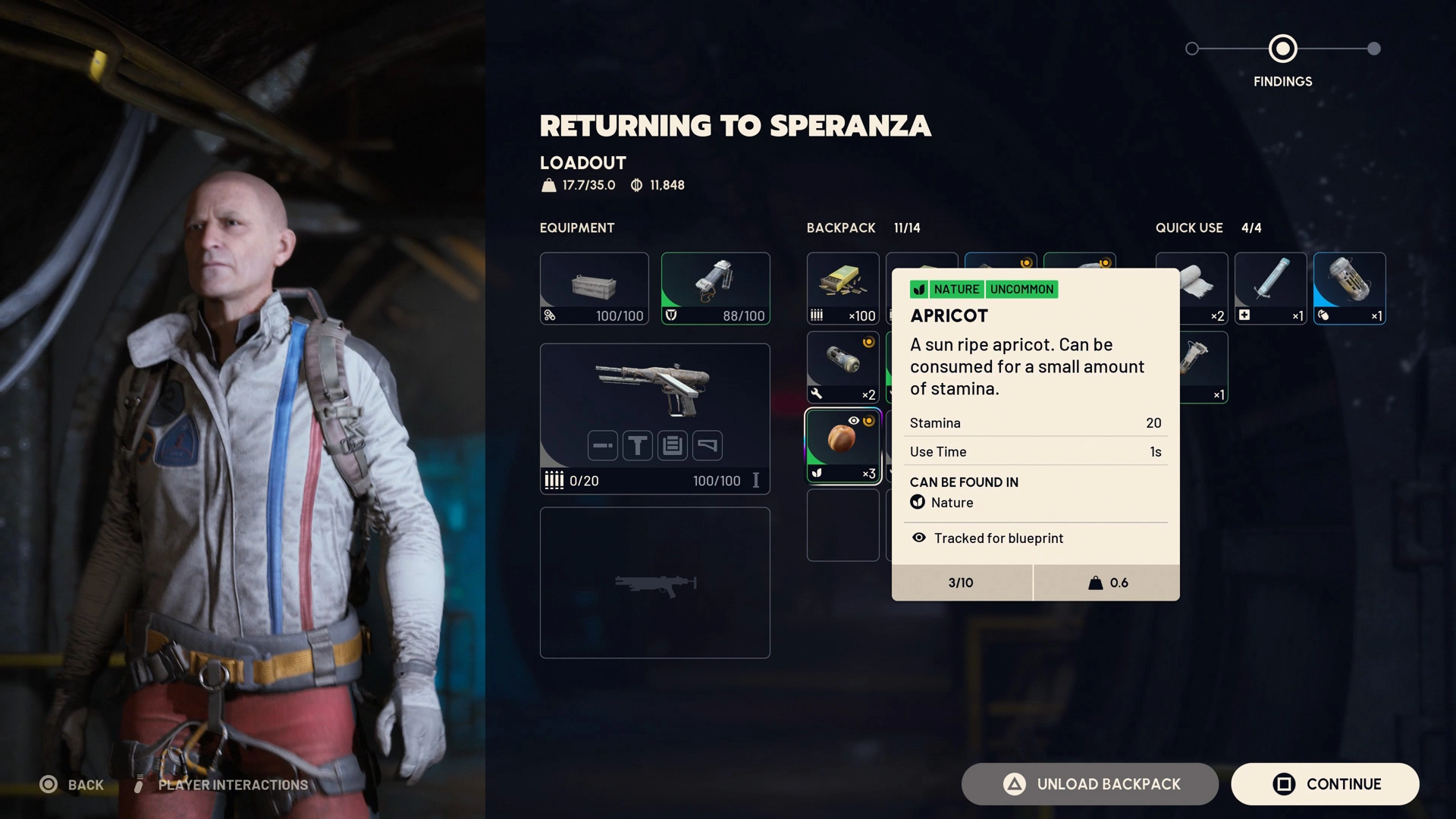Click the pistol's muzzle attachment slot
This screenshot has height=819, width=1456.
(603, 446)
